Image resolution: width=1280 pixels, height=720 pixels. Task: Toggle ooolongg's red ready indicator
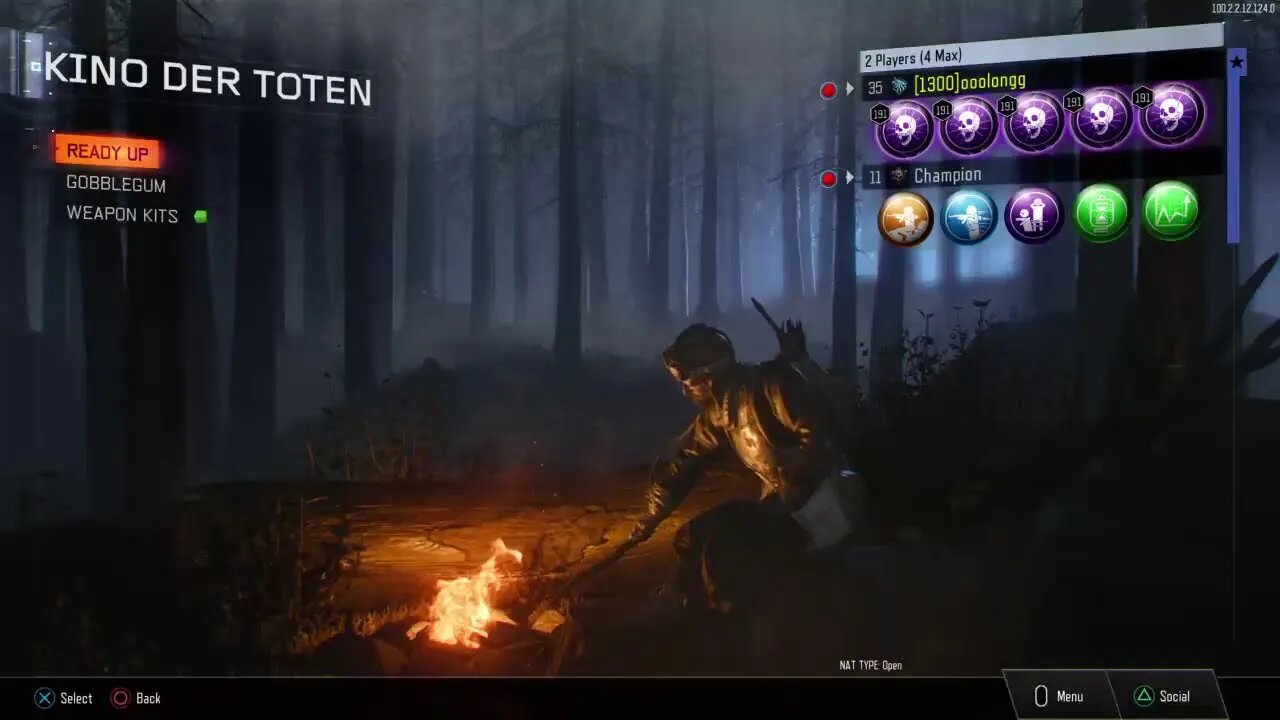click(828, 90)
